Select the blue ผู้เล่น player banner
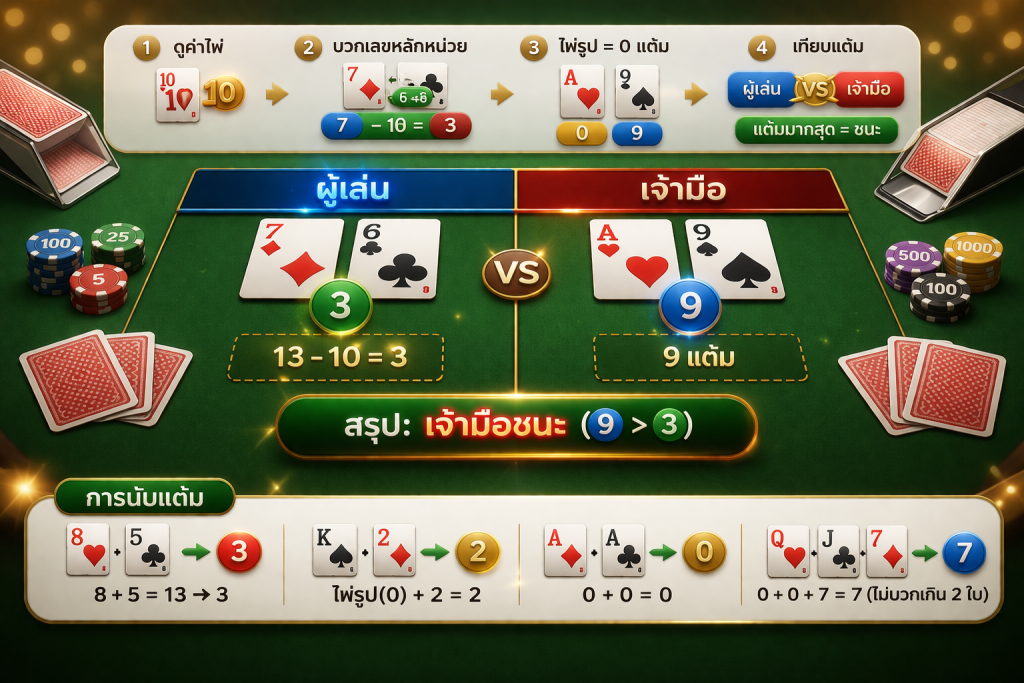The height and width of the screenshot is (683, 1024). point(347,190)
